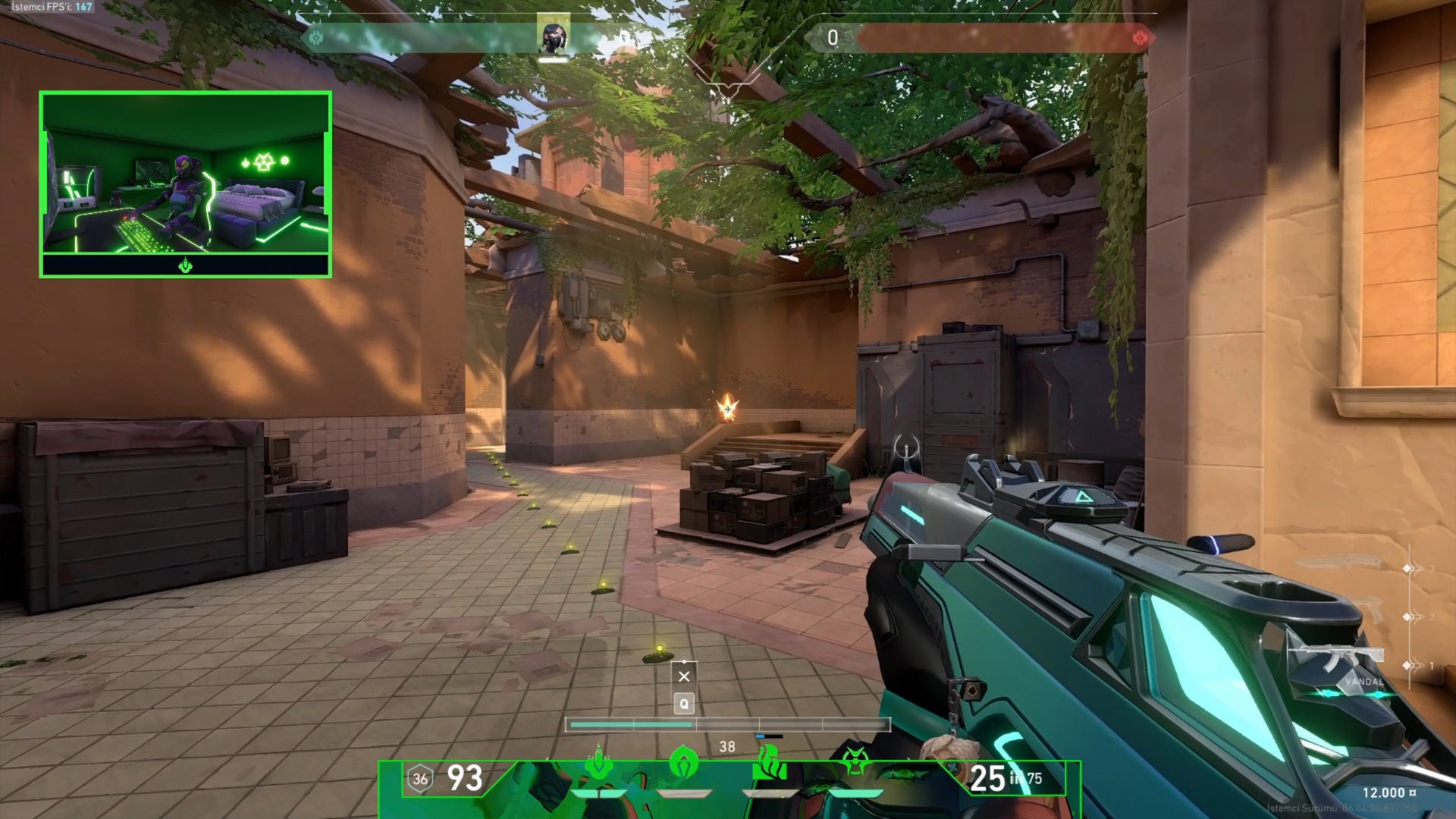Click the X ultimate keybind prompt
The image size is (1456, 819).
tap(684, 675)
